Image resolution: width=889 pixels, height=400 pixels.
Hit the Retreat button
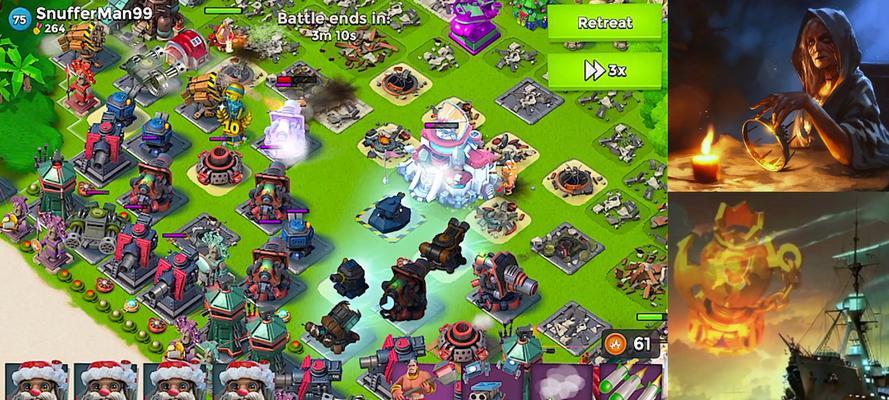[605, 23]
